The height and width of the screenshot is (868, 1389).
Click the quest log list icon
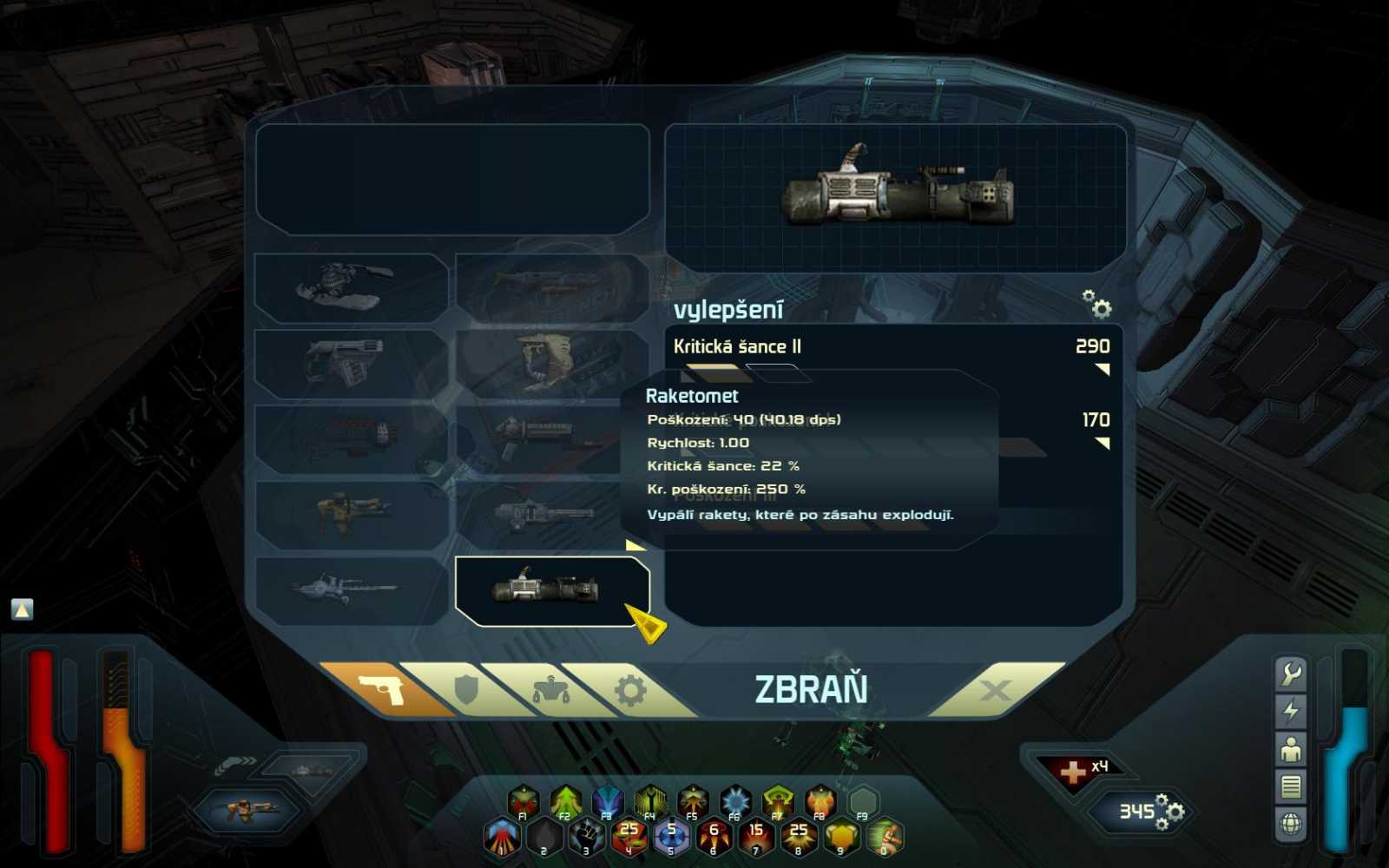point(1292,784)
